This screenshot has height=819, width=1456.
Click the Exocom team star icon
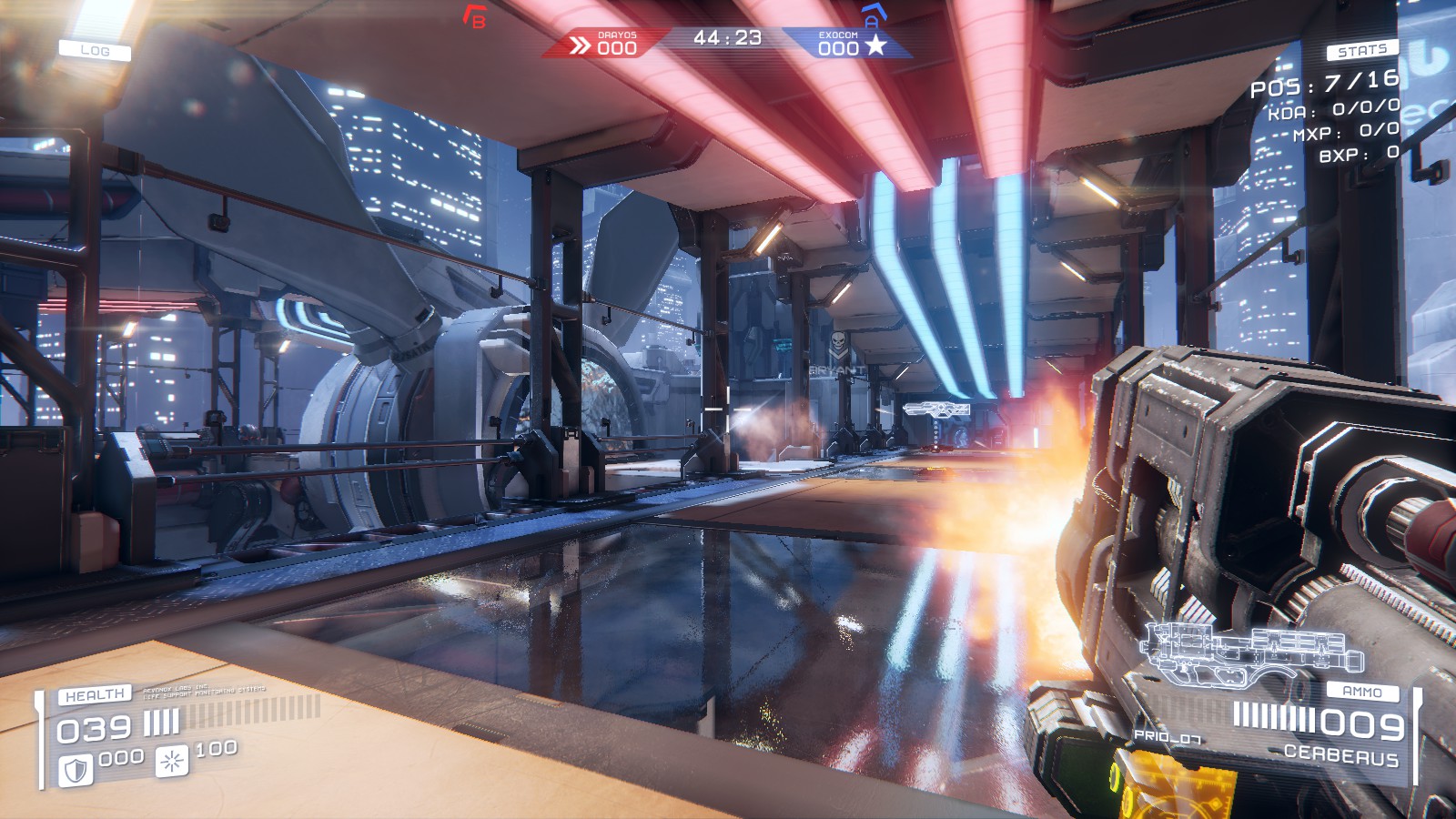[x=875, y=45]
